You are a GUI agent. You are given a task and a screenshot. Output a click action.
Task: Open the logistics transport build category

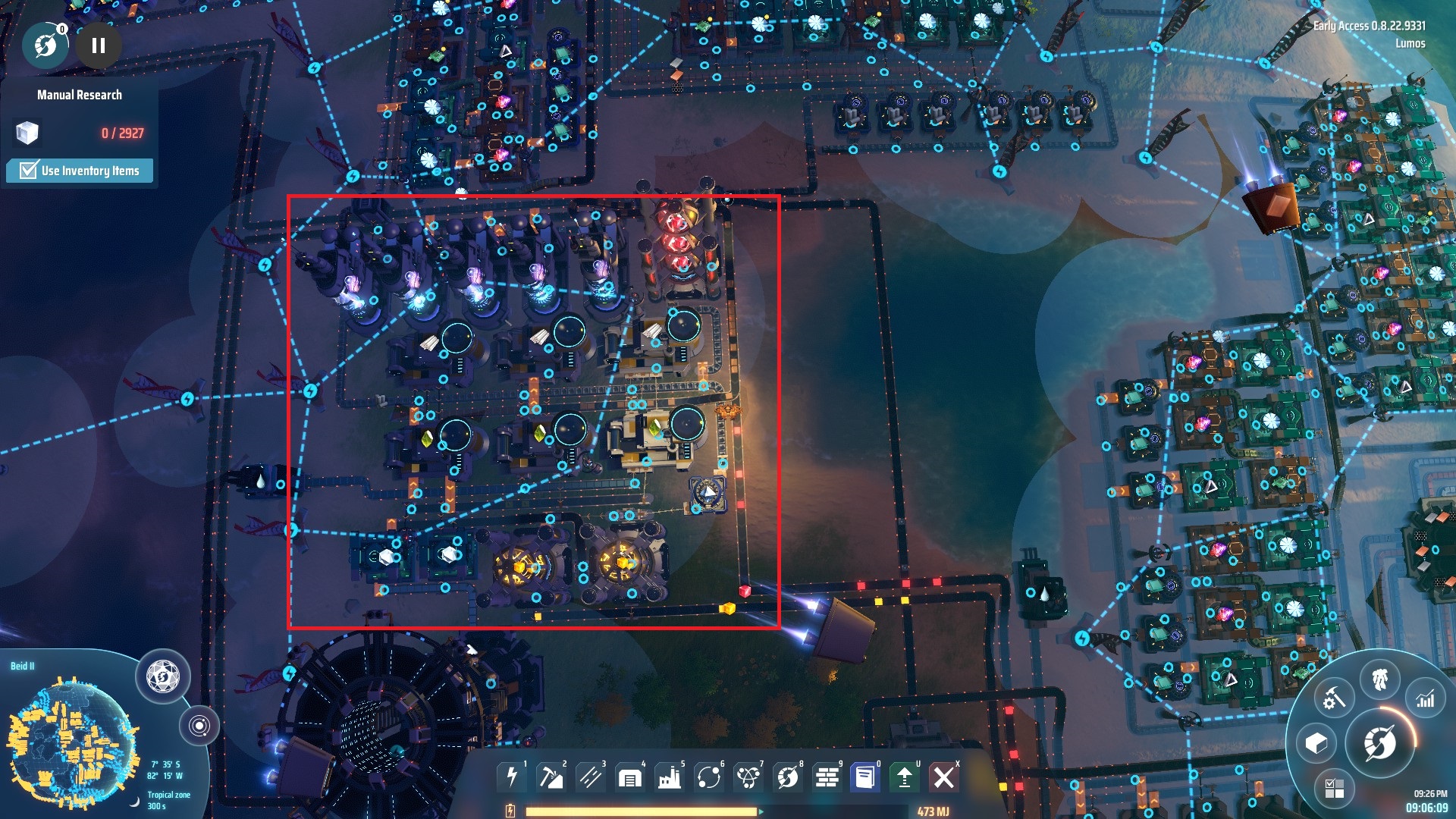709,777
